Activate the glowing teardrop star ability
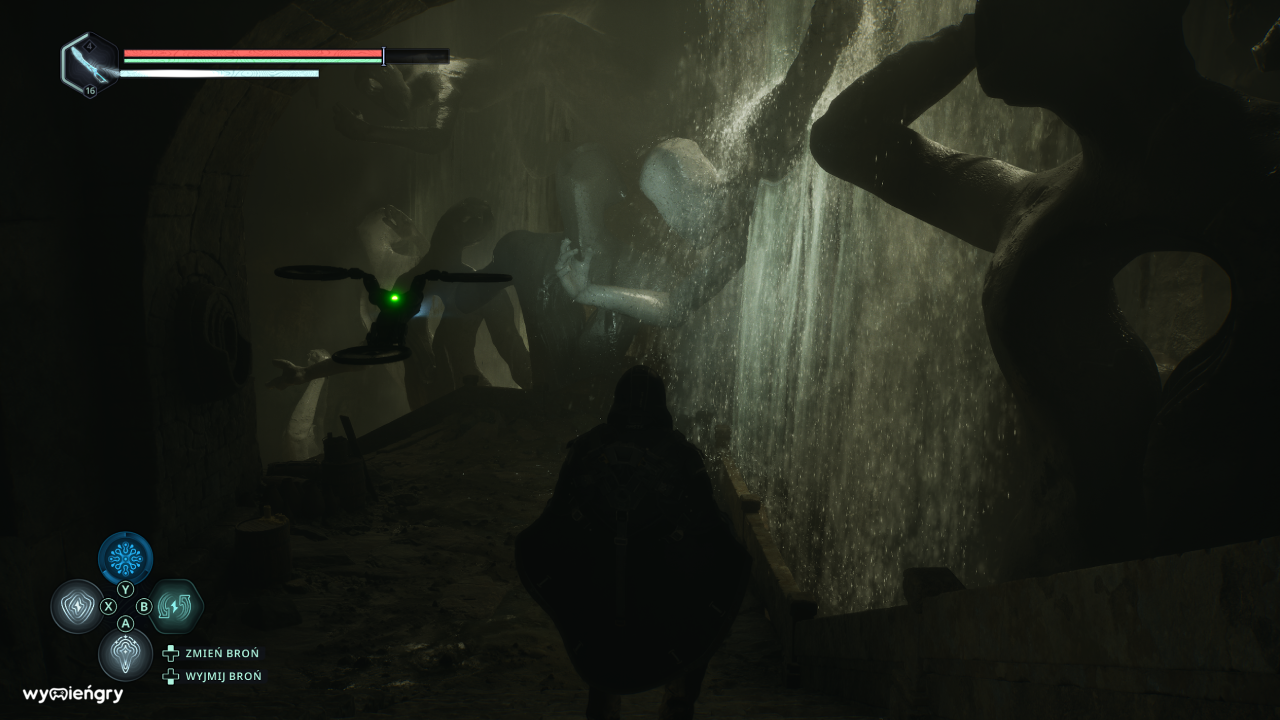The image size is (1280, 720). click(x=126, y=654)
